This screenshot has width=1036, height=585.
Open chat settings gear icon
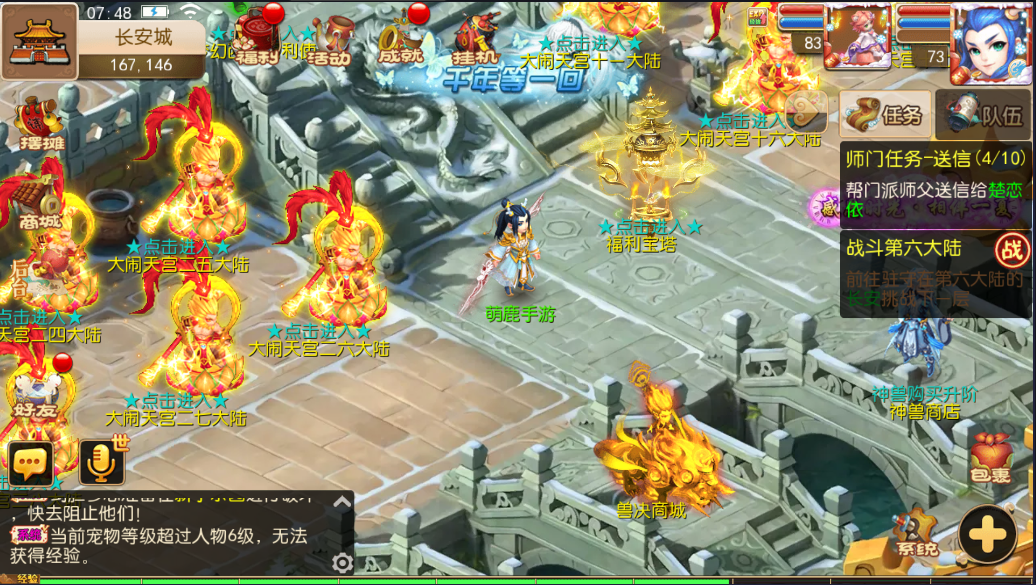[x=342, y=563]
